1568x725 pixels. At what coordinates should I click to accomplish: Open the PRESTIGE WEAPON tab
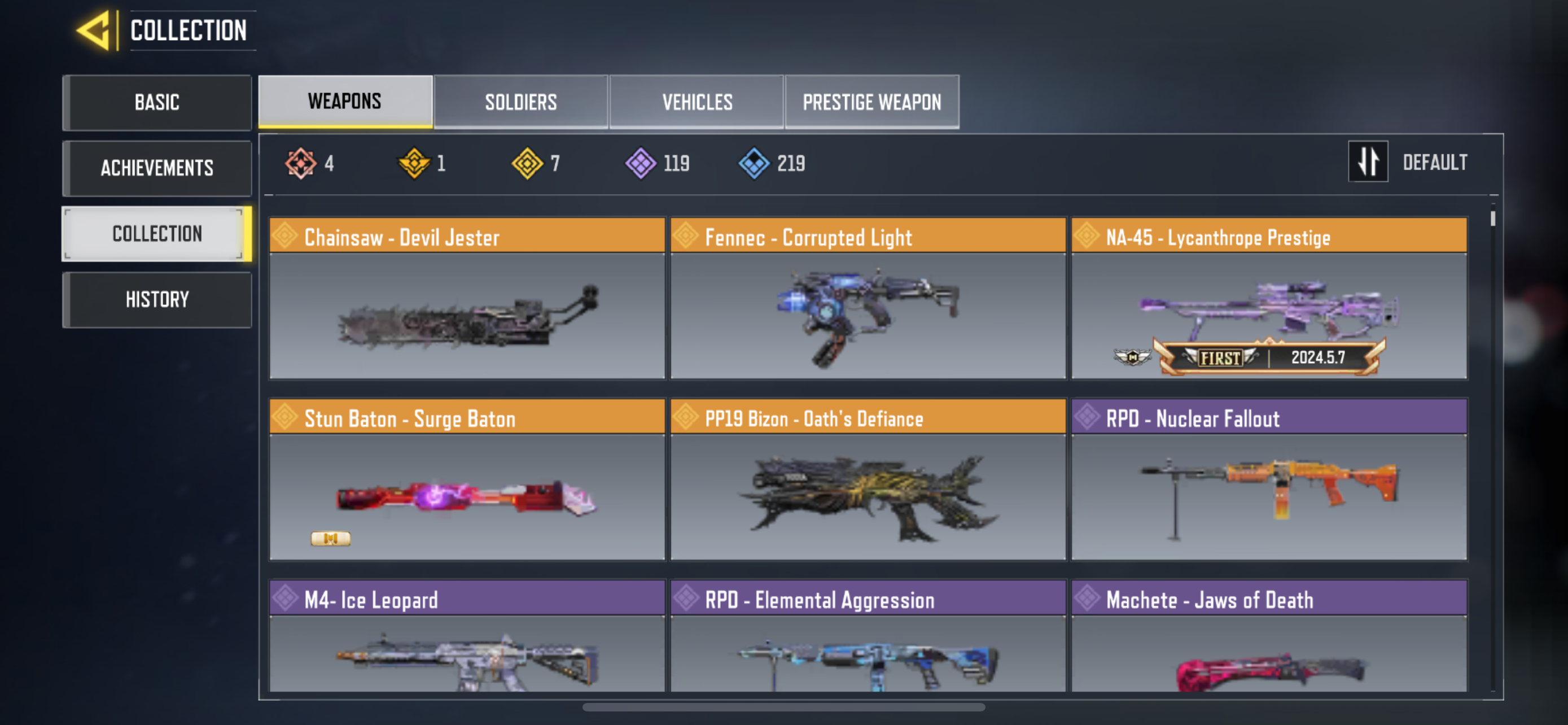click(x=871, y=102)
